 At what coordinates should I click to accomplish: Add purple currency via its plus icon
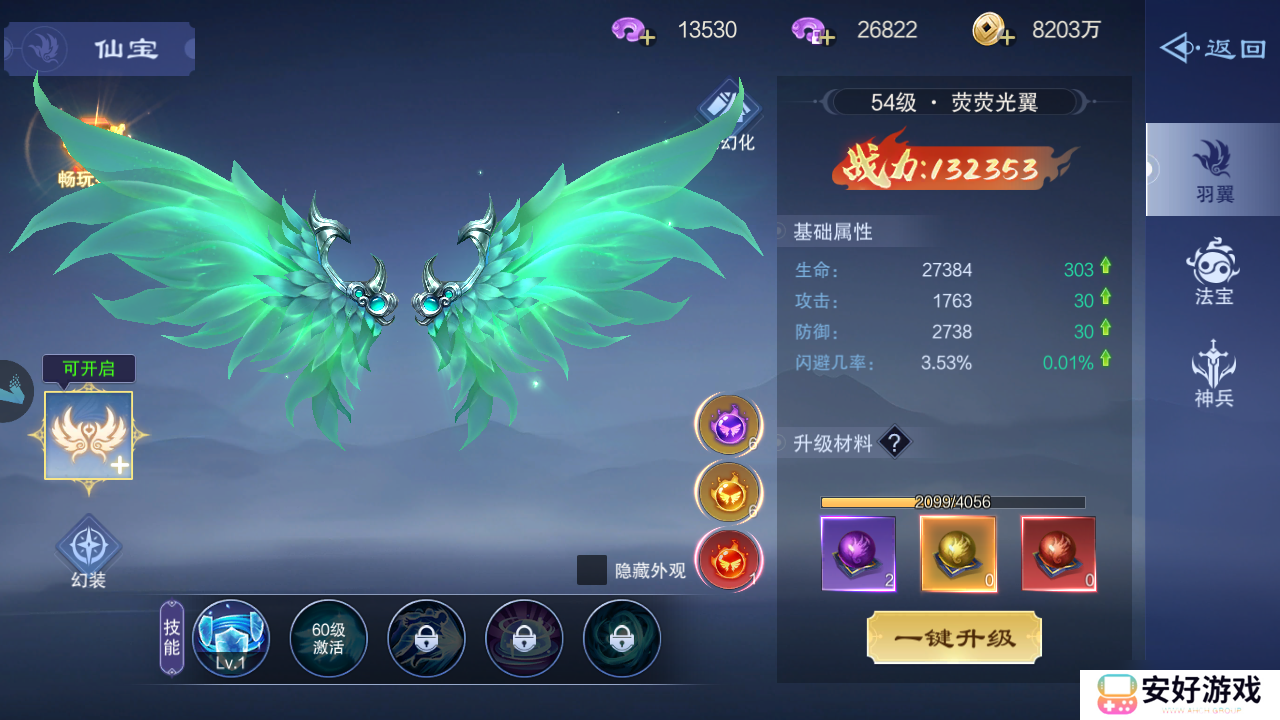[x=647, y=37]
